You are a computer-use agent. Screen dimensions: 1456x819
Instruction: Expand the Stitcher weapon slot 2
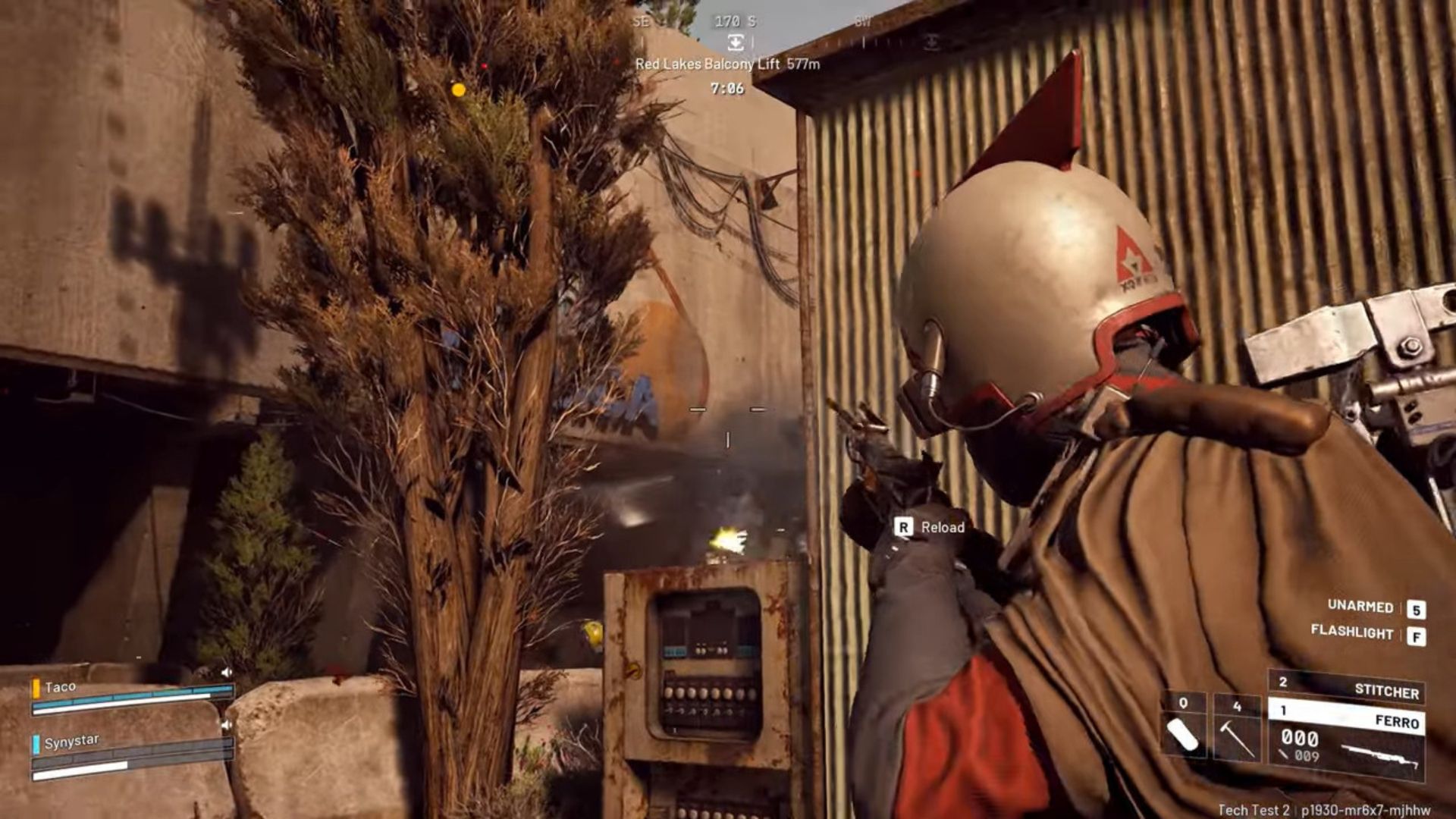pos(1284,680)
